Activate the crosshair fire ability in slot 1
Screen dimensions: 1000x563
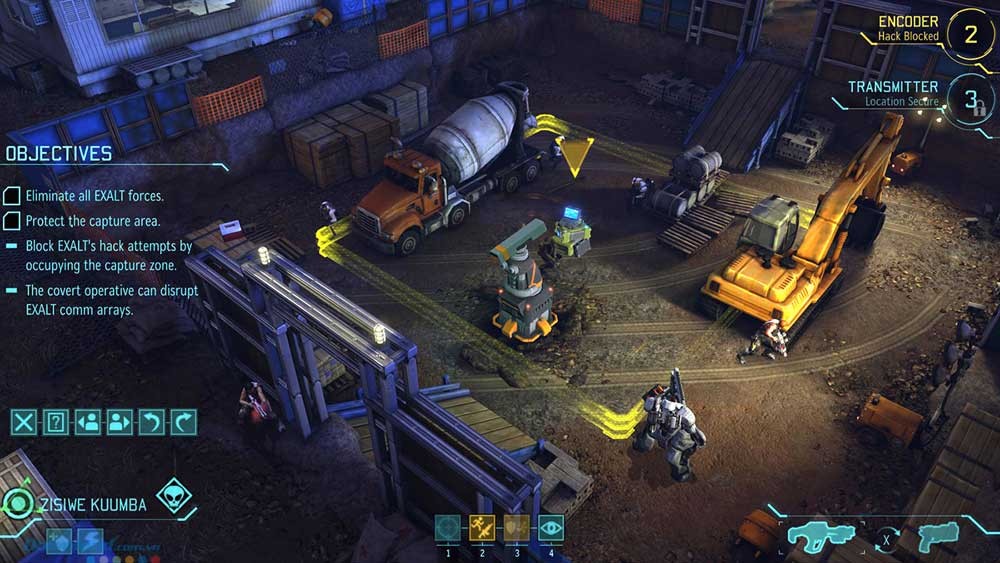(448, 528)
